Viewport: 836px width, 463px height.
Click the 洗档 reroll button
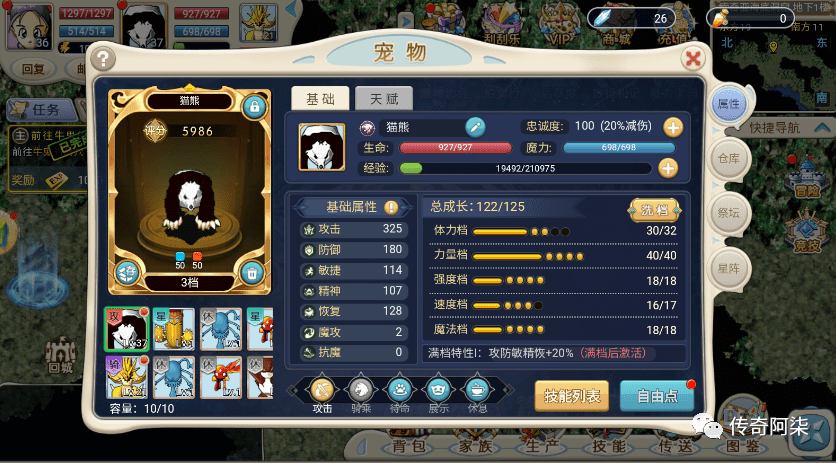click(x=654, y=209)
